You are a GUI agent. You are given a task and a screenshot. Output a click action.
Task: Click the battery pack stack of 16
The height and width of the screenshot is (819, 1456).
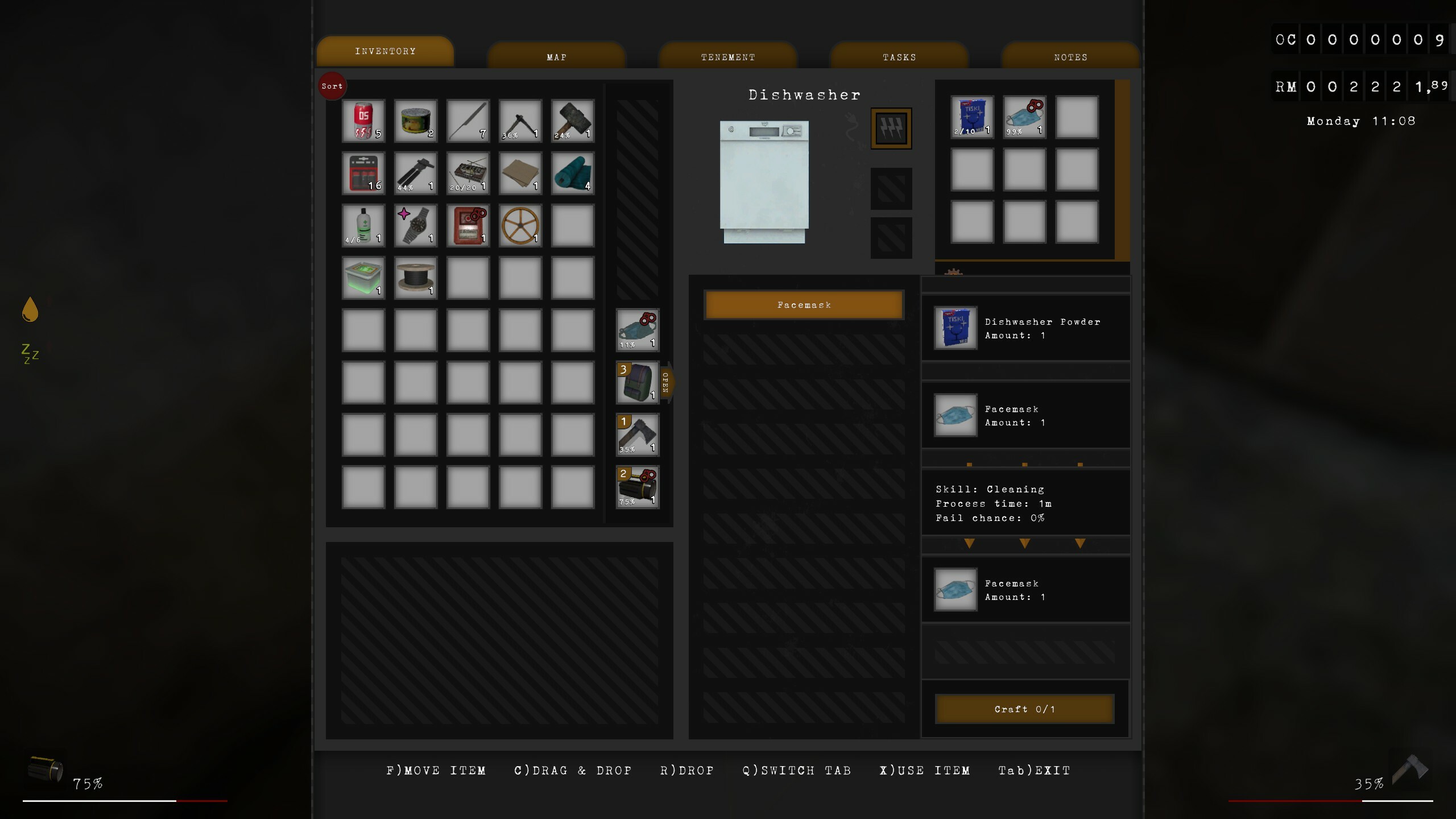click(363, 173)
